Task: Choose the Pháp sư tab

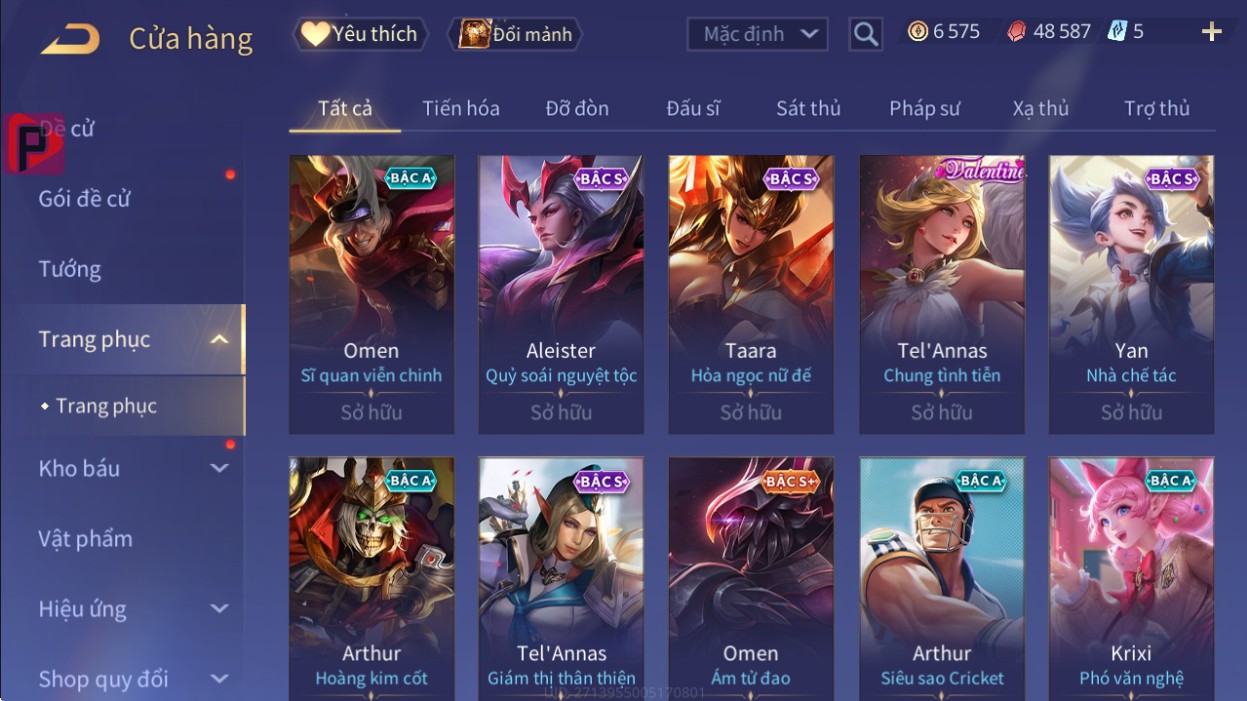Action: 924,108
